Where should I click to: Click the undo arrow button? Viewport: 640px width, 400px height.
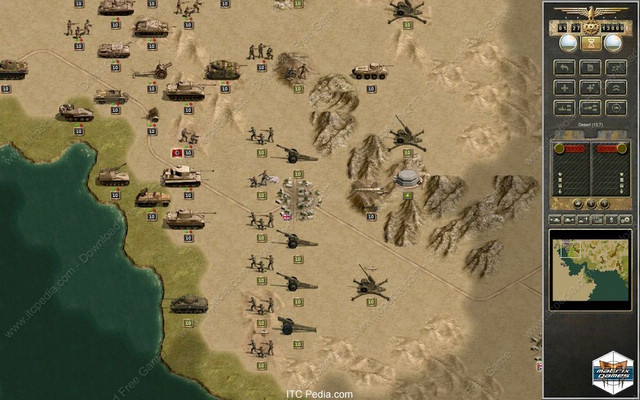point(564,67)
